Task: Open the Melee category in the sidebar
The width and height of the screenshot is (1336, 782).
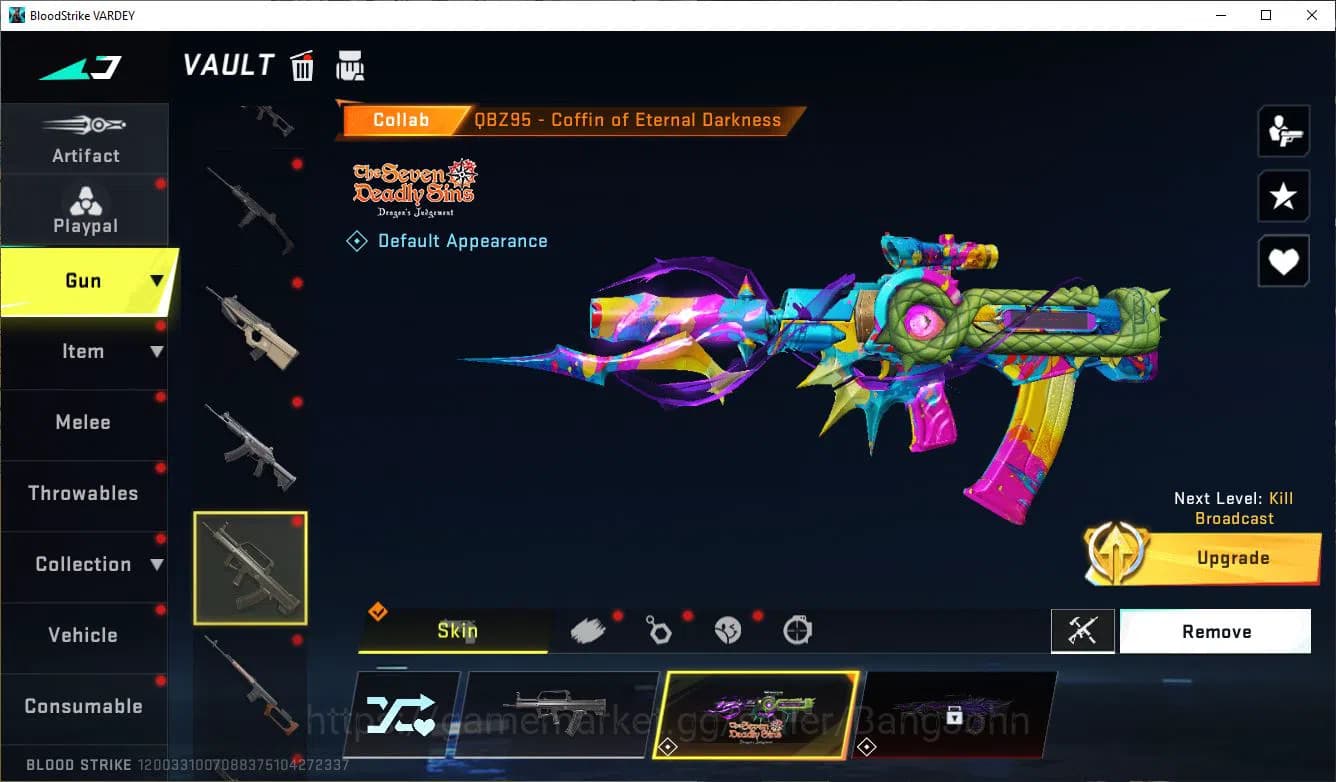Action: click(x=84, y=422)
